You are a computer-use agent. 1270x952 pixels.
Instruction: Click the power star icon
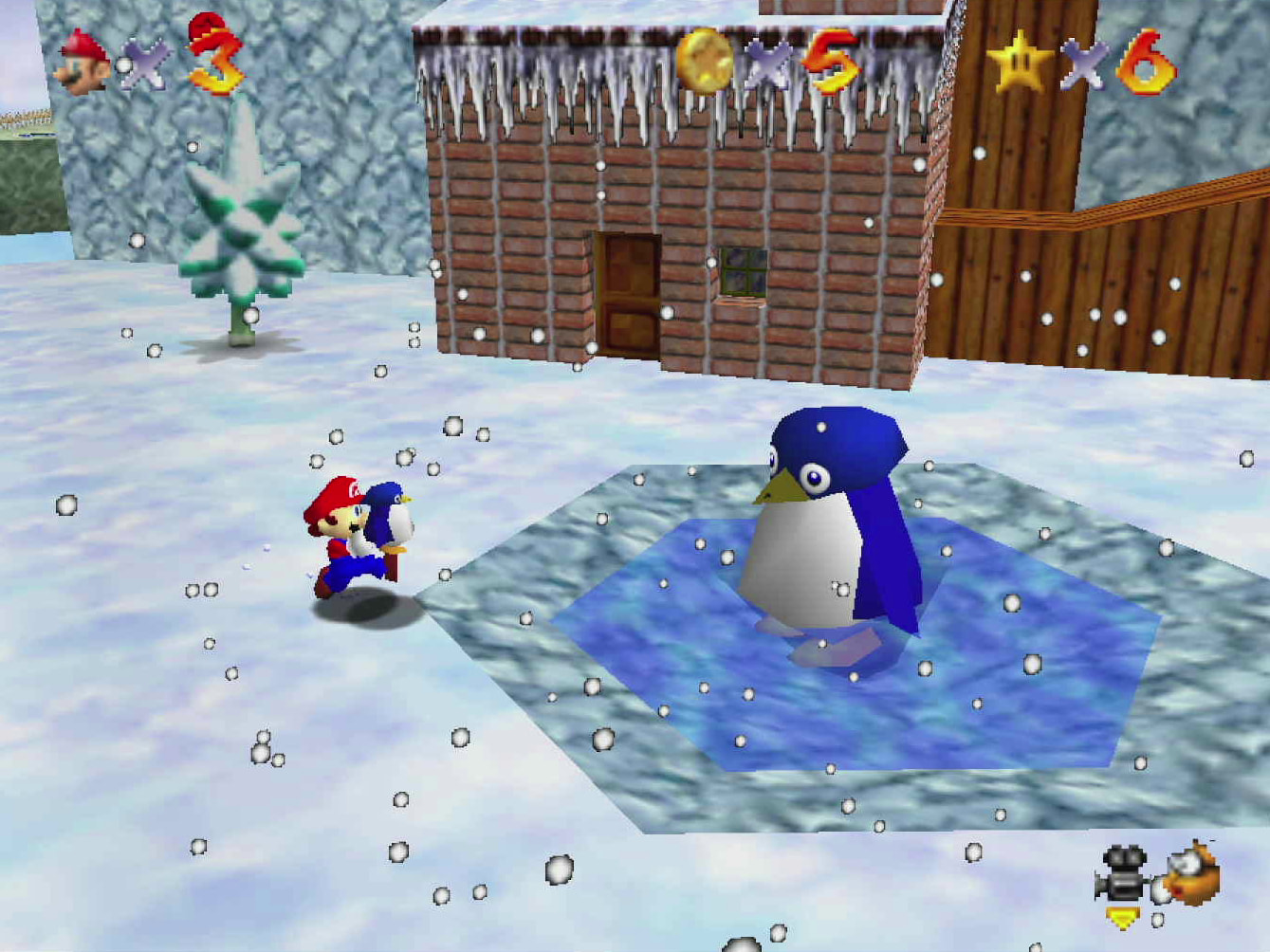pos(1020,63)
